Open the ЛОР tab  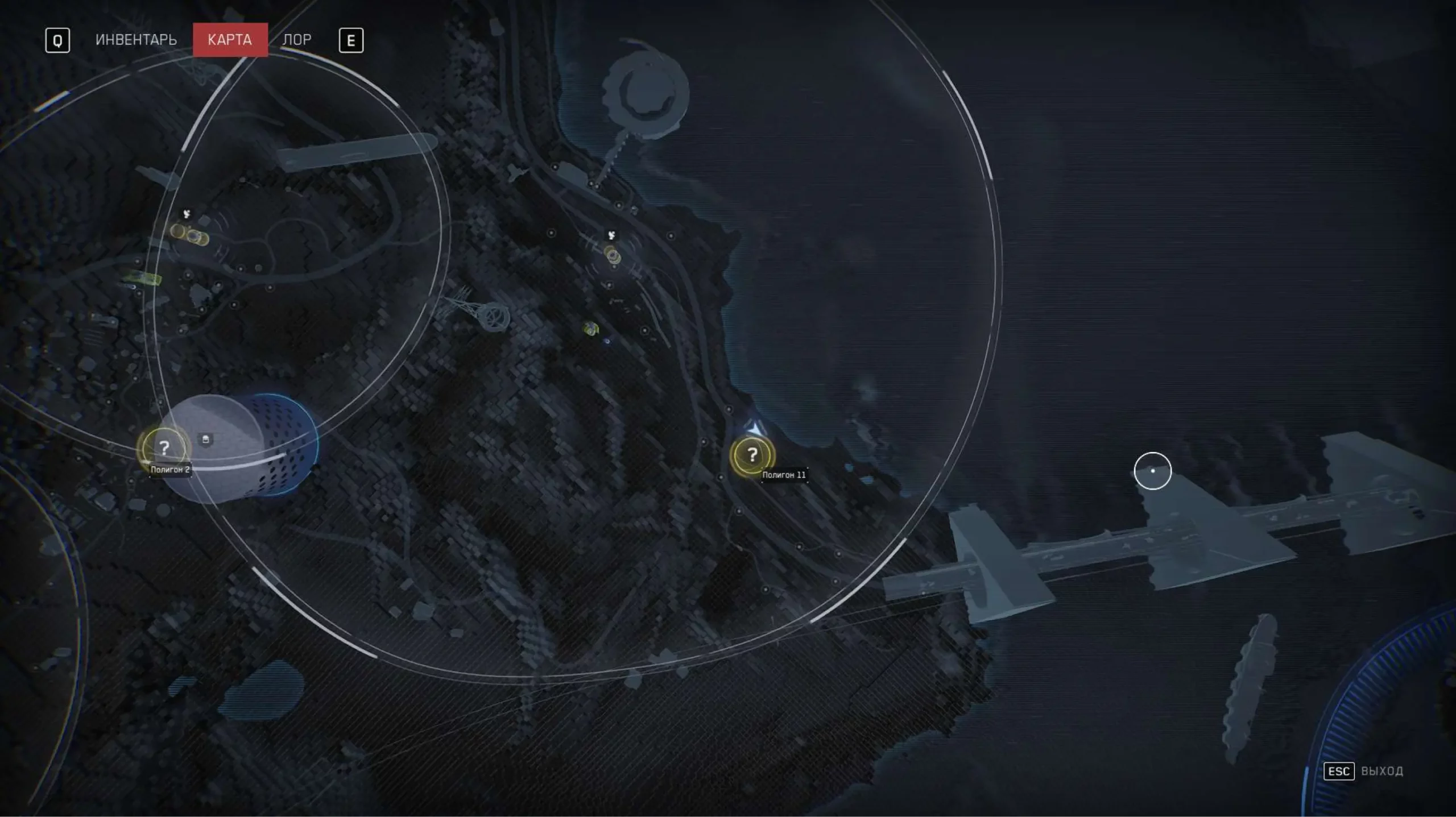(297, 40)
